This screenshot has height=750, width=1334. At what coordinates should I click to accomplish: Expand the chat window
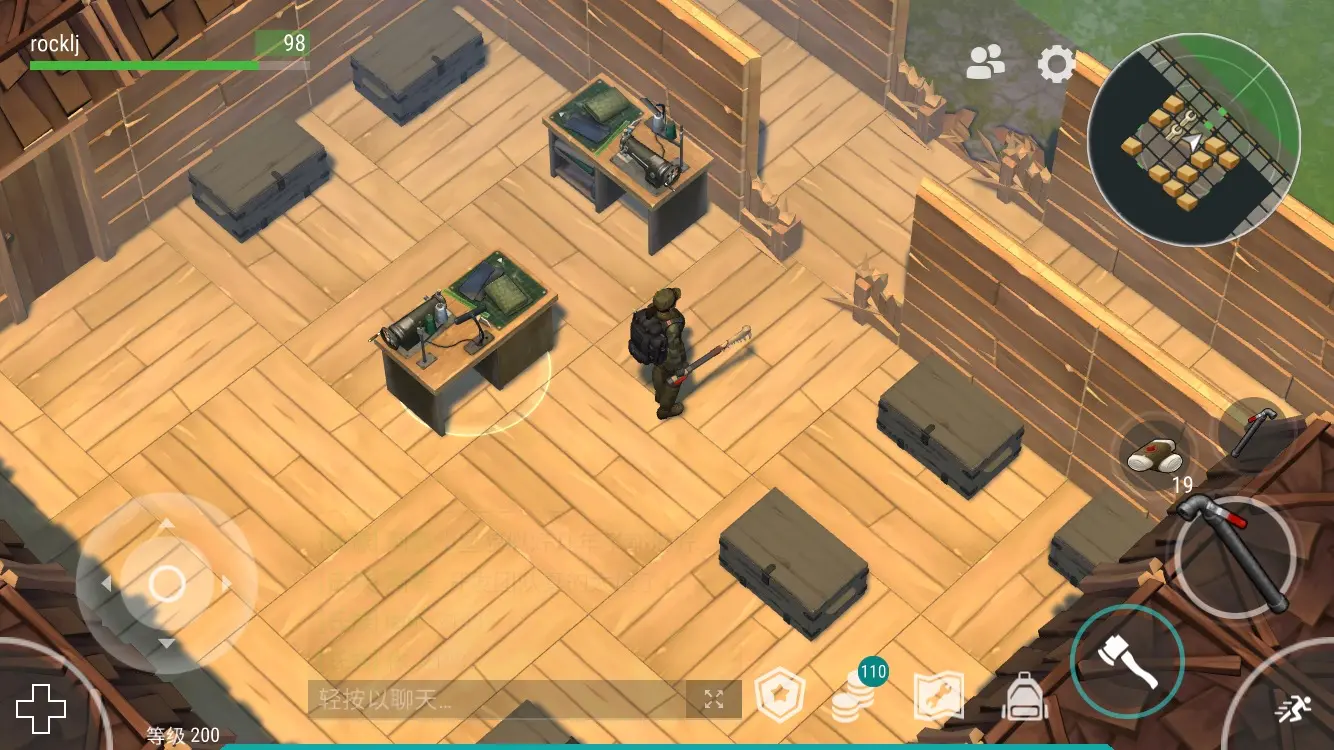[713, 699]
